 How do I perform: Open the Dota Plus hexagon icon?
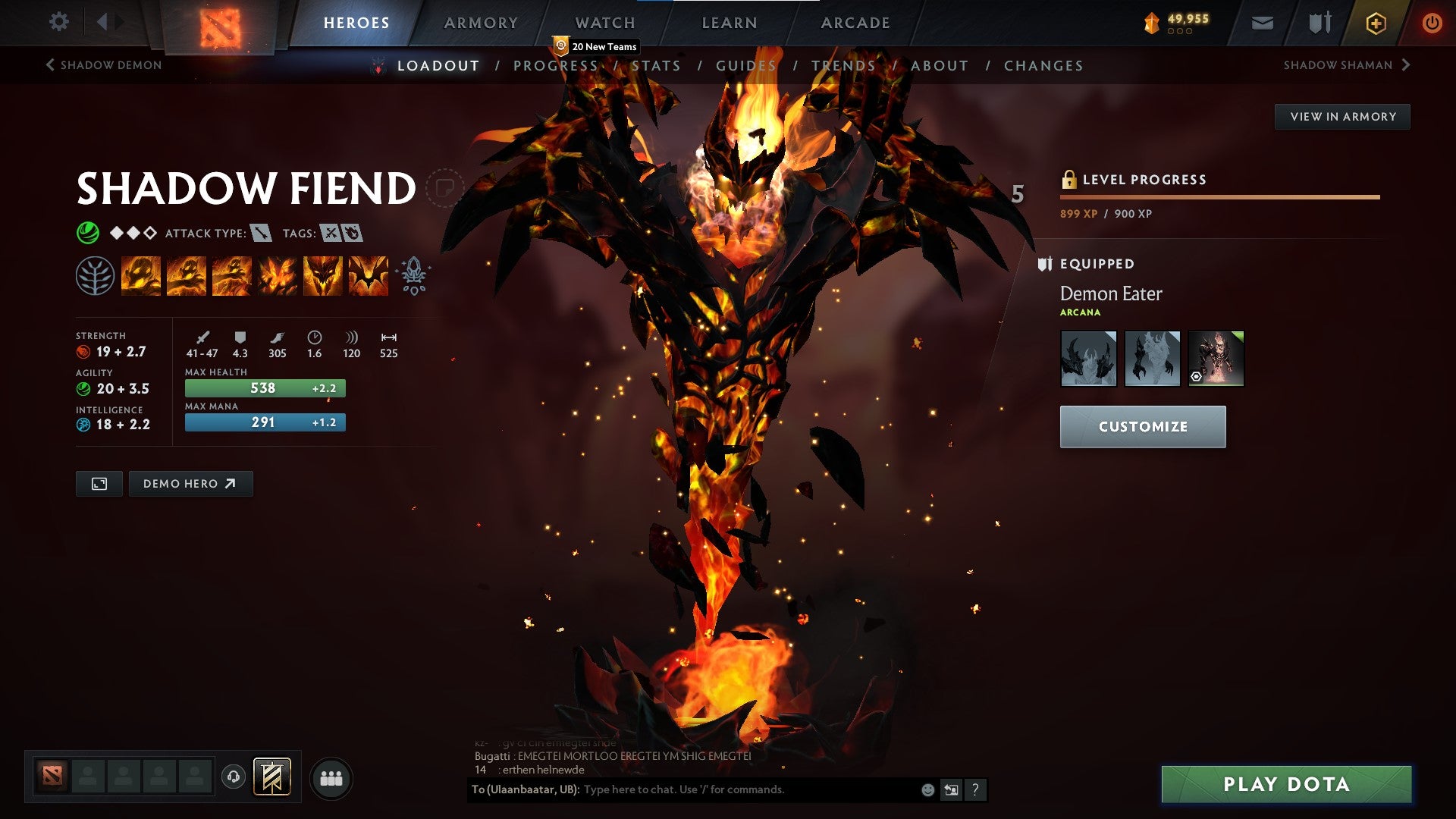click(x=1376, y=23)
